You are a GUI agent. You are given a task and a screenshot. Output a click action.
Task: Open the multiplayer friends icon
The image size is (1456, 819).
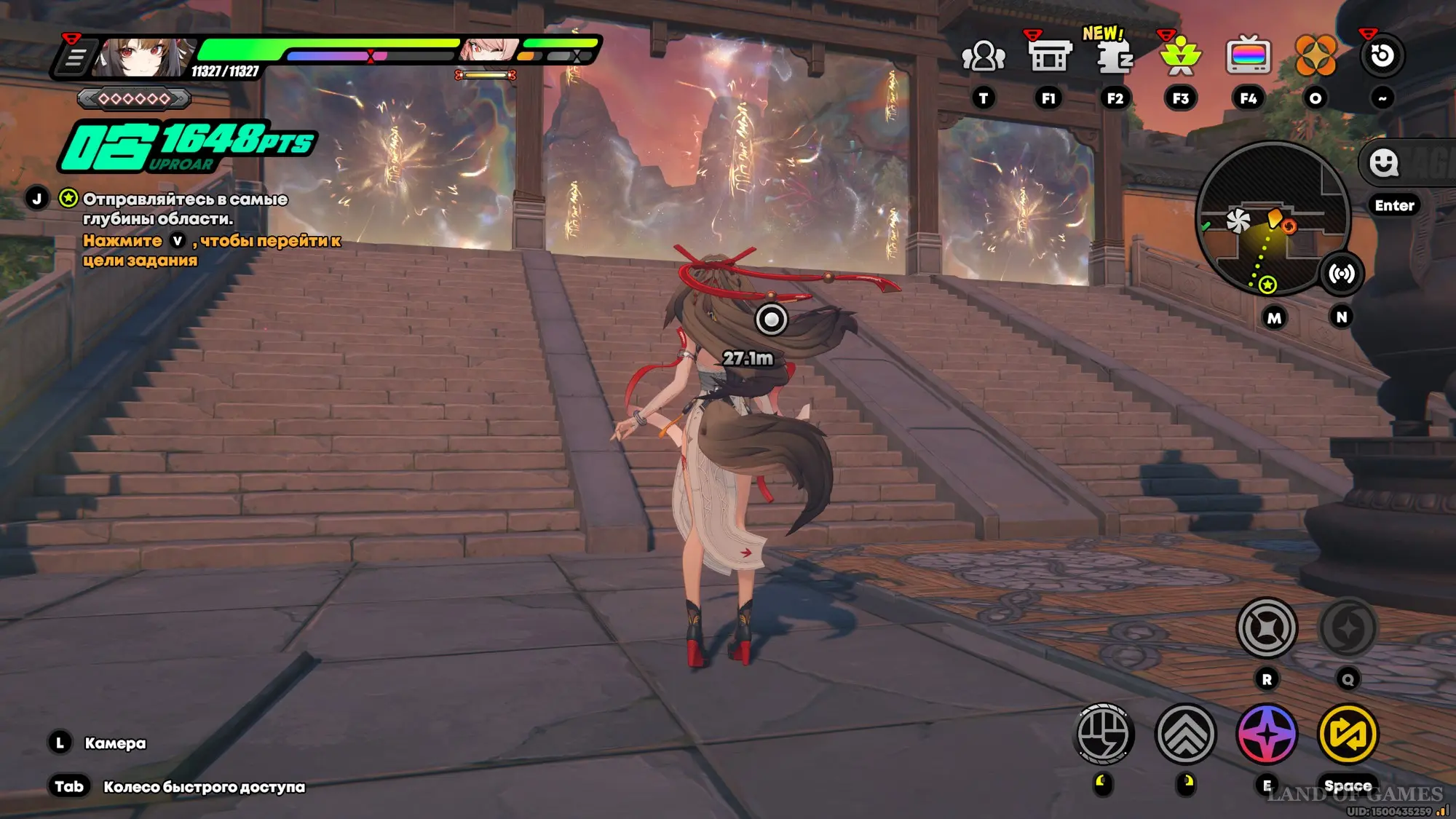(983, 56)
